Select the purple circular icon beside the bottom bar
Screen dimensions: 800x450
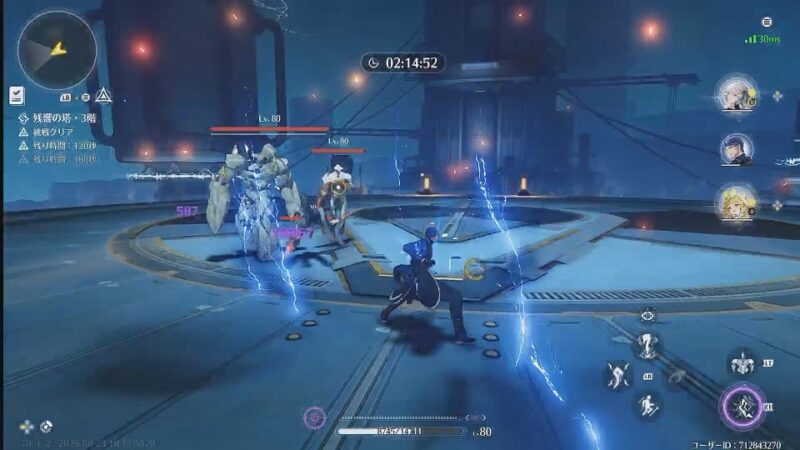(x=315, y=416)
